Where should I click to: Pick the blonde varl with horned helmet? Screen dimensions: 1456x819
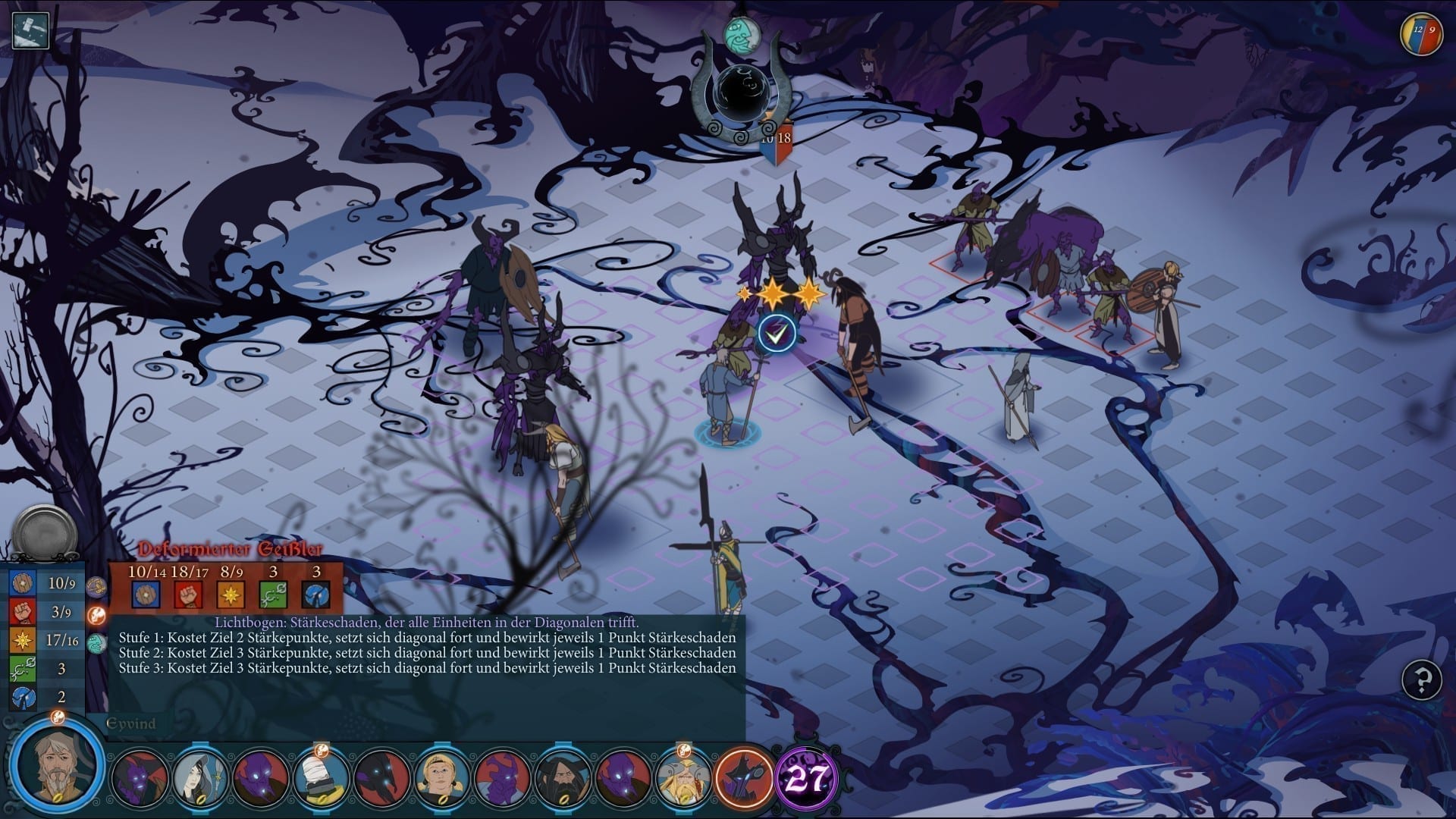(x=683, y=777)
